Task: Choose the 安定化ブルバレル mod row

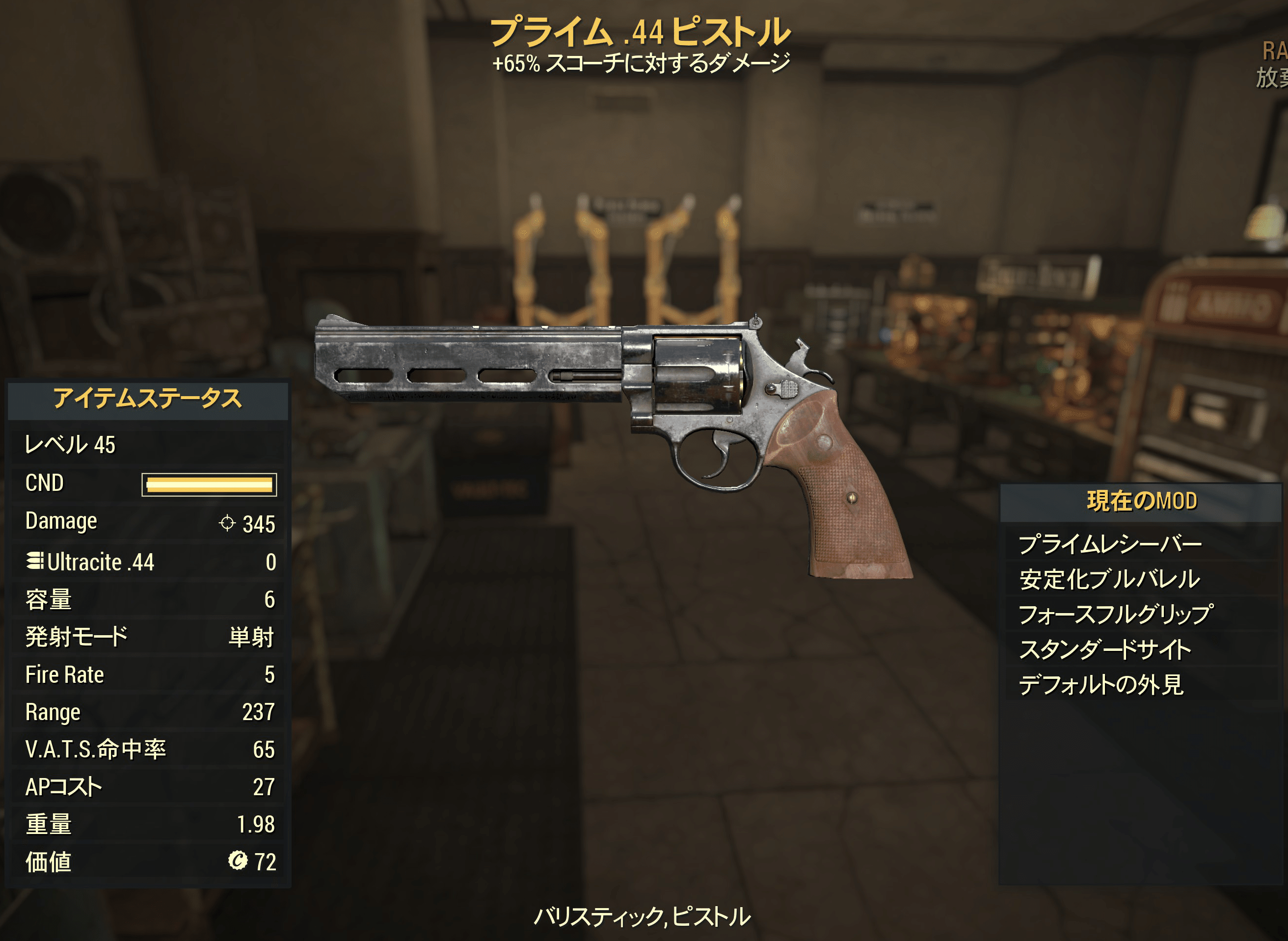Action: point(1110,579)
